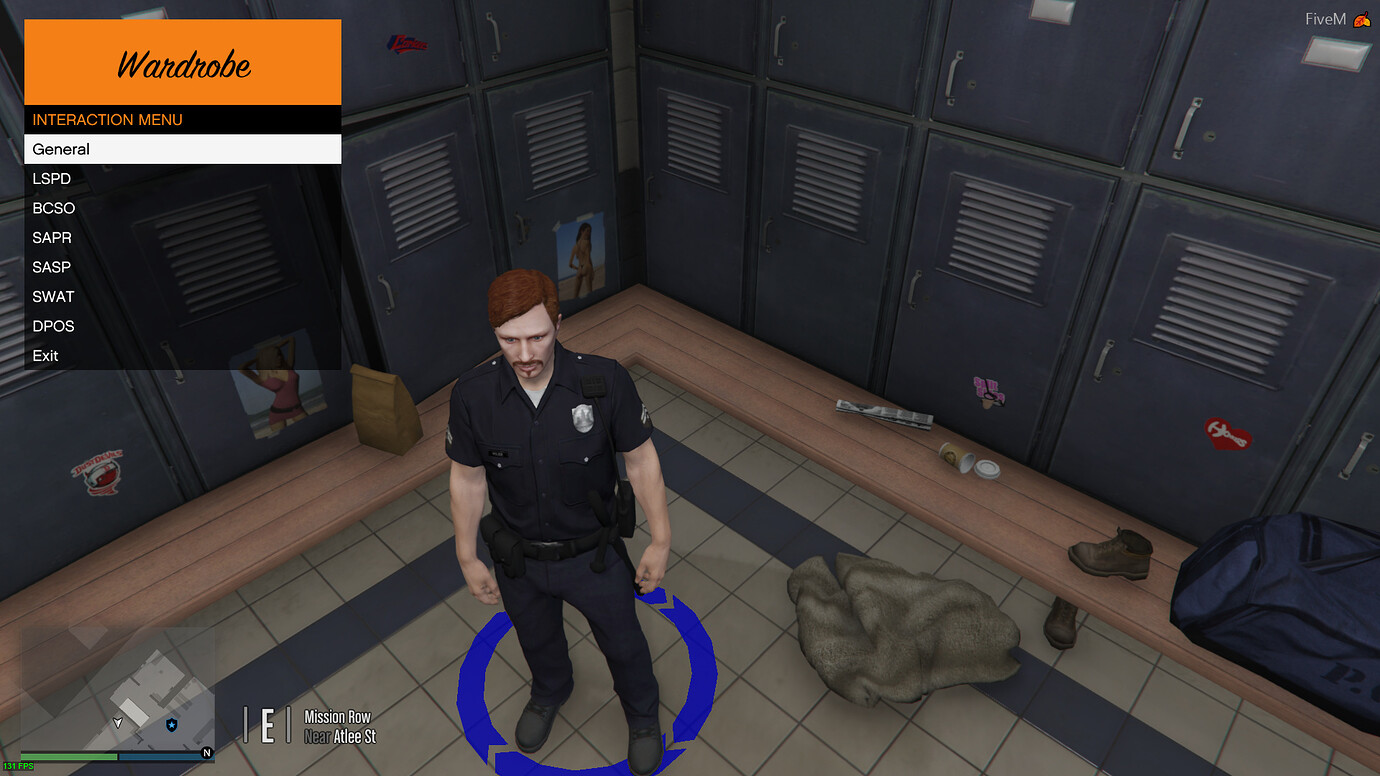Click the orange leaf icon beside FiveM
Image resolution: width=1380 pixels, height=776 pixels.
(x=1363, y=17)
